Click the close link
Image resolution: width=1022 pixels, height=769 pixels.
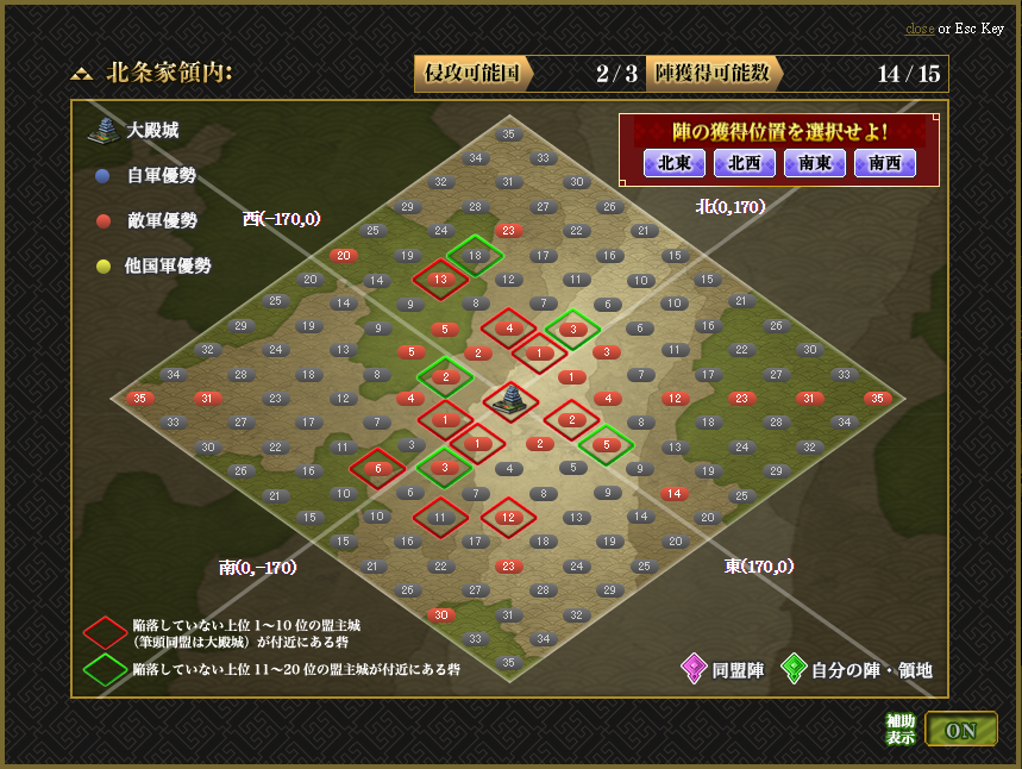[919, 29]
